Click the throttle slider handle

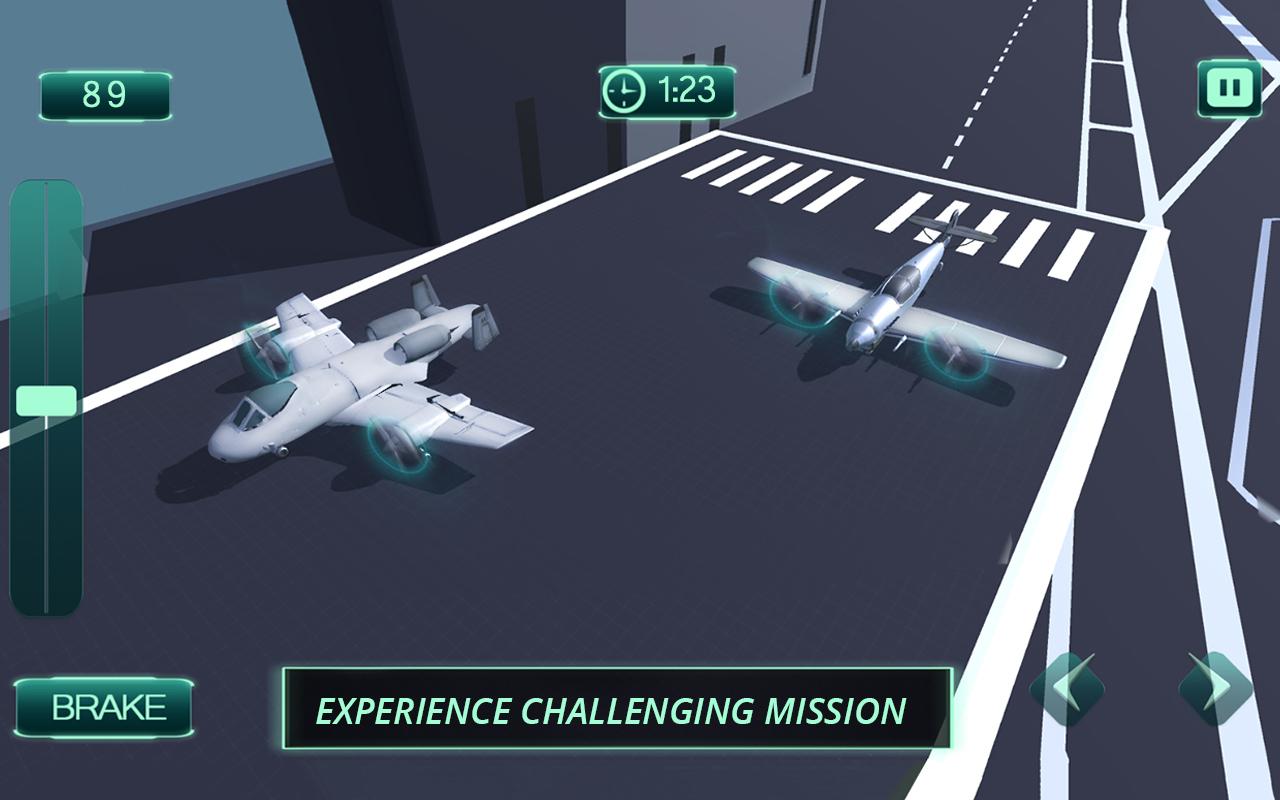coord(46,402)
